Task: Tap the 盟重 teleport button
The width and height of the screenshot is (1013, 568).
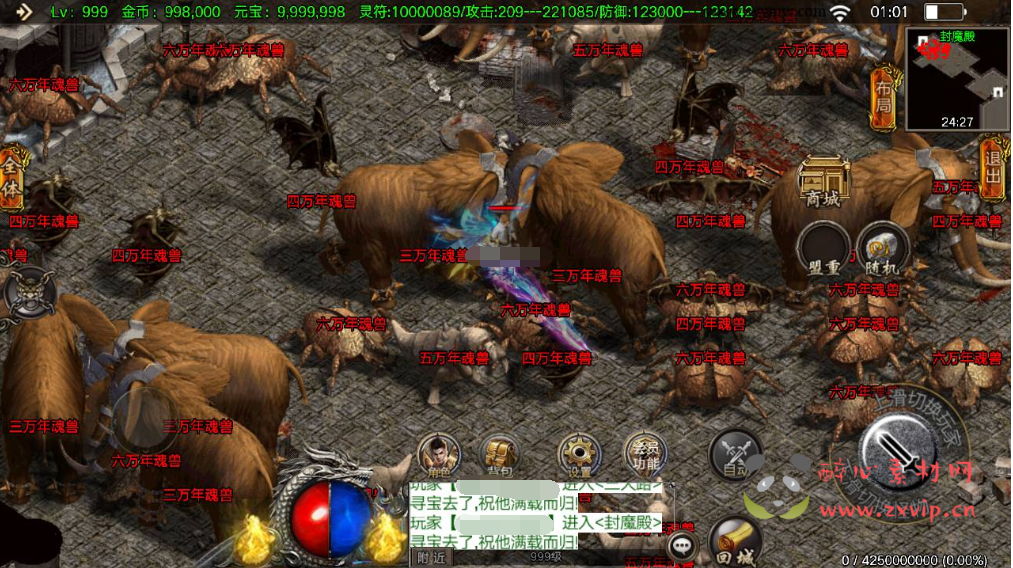Action: [824, 249]
